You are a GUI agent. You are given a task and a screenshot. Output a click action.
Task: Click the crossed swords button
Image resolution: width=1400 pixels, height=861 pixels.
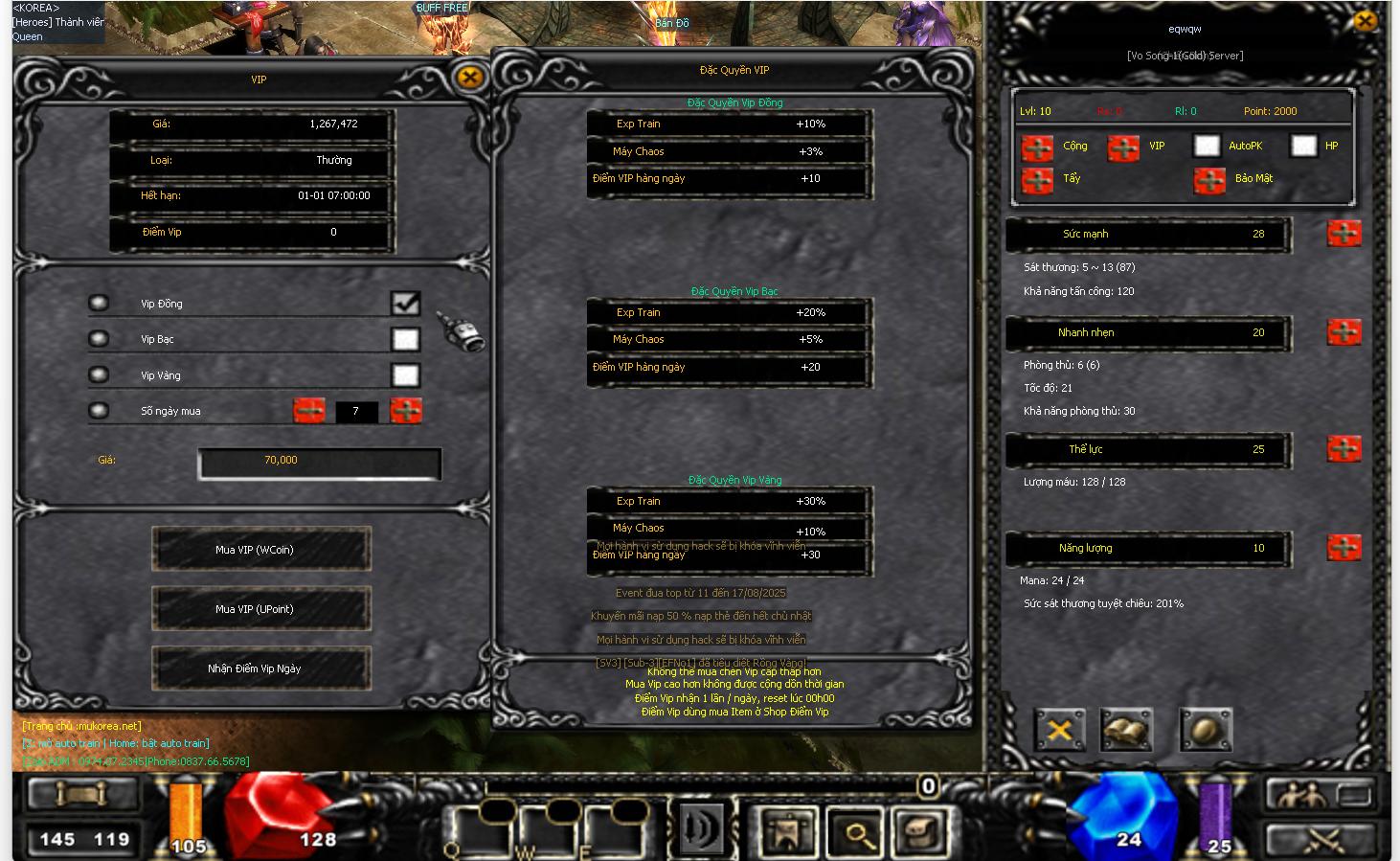click(1326, 840)
